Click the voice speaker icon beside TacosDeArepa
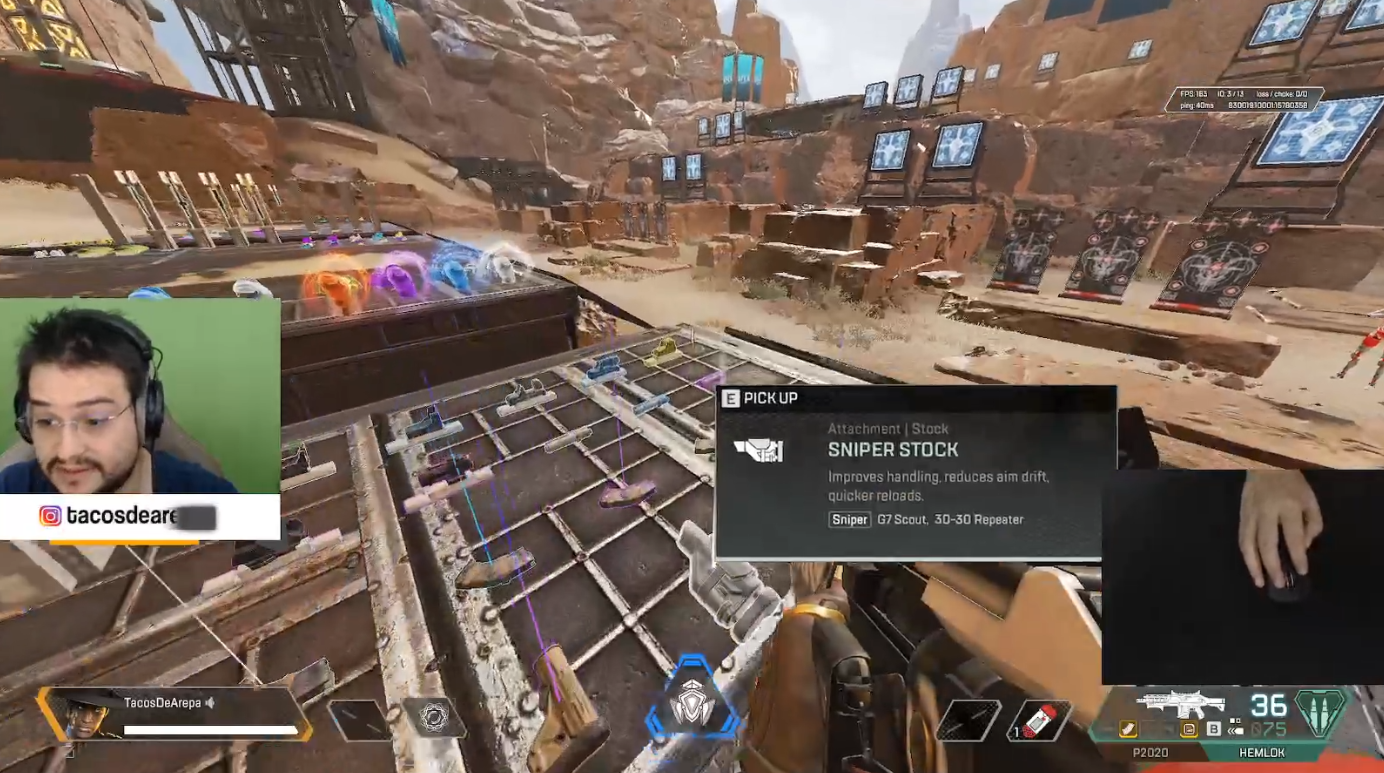1384x773 pixels. tap(210, 703)
